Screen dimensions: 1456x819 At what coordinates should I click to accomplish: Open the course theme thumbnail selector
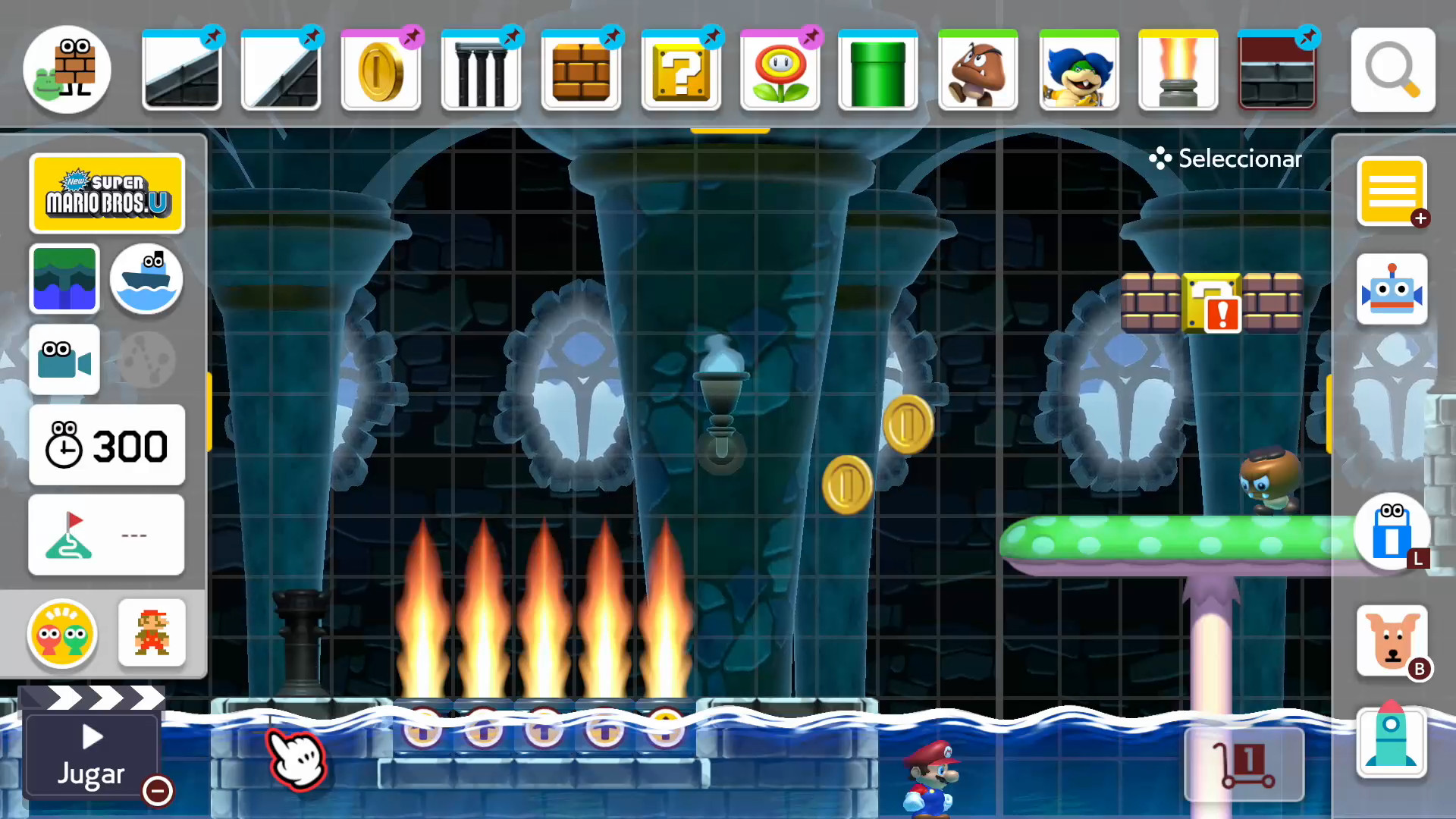point(64,279)
